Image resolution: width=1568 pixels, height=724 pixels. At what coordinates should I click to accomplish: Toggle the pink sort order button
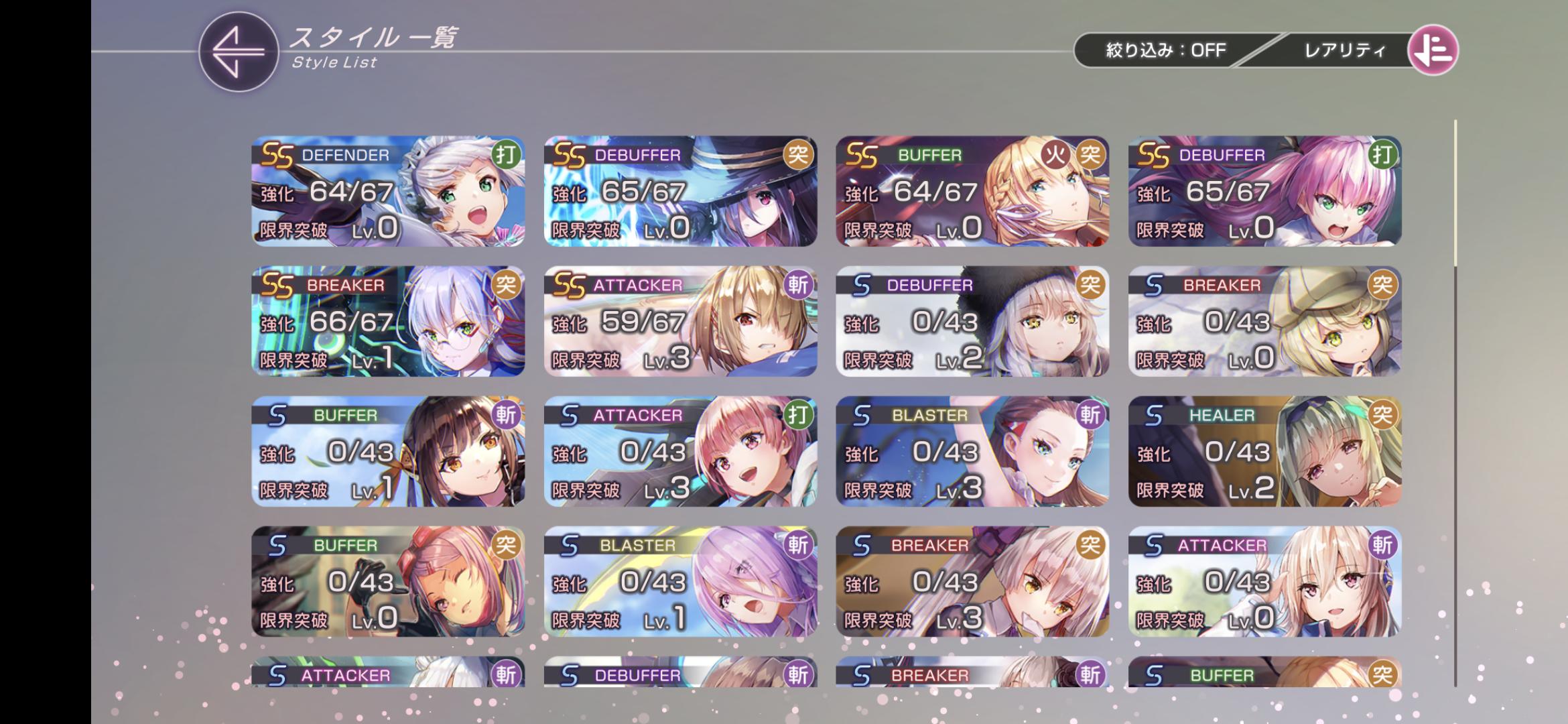1433,50
